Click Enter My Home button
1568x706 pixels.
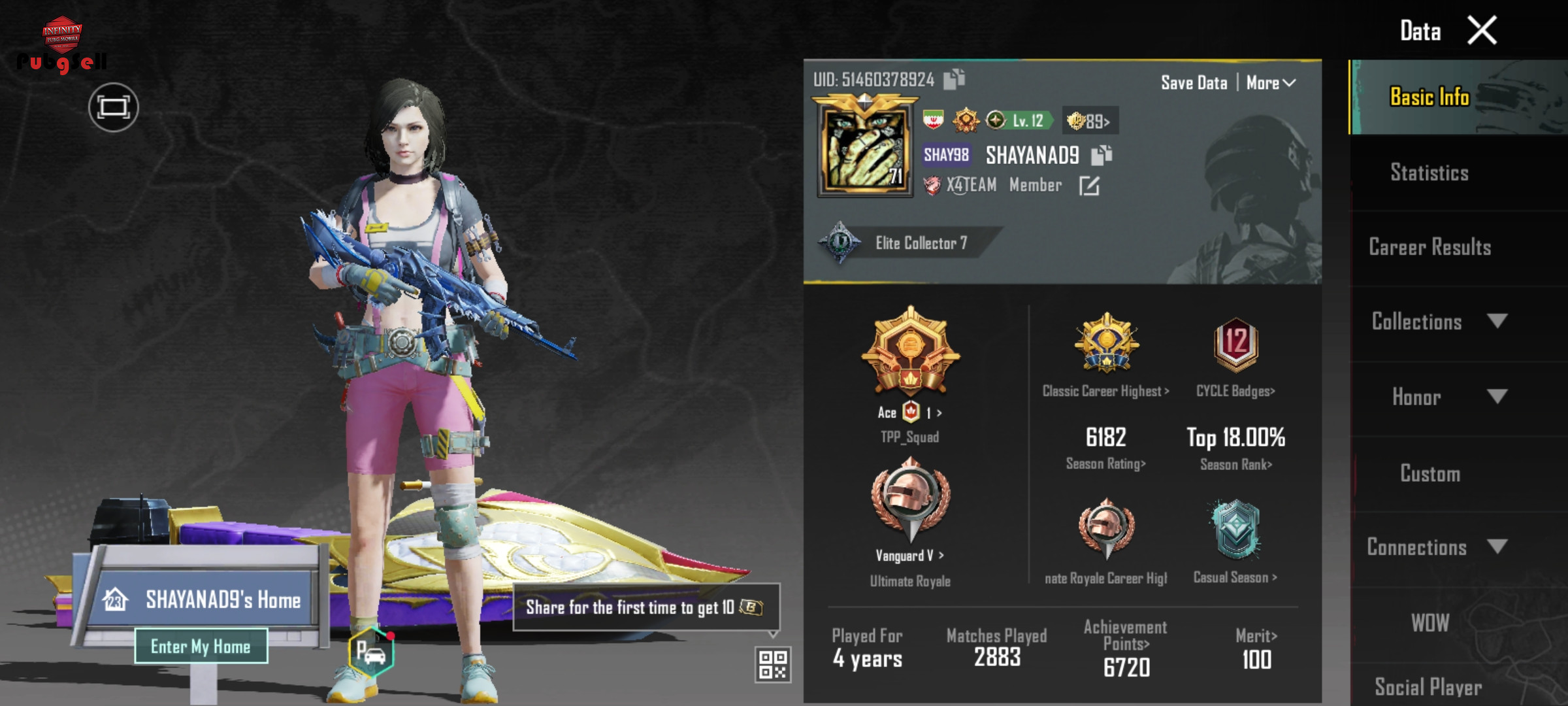(201, 647)
